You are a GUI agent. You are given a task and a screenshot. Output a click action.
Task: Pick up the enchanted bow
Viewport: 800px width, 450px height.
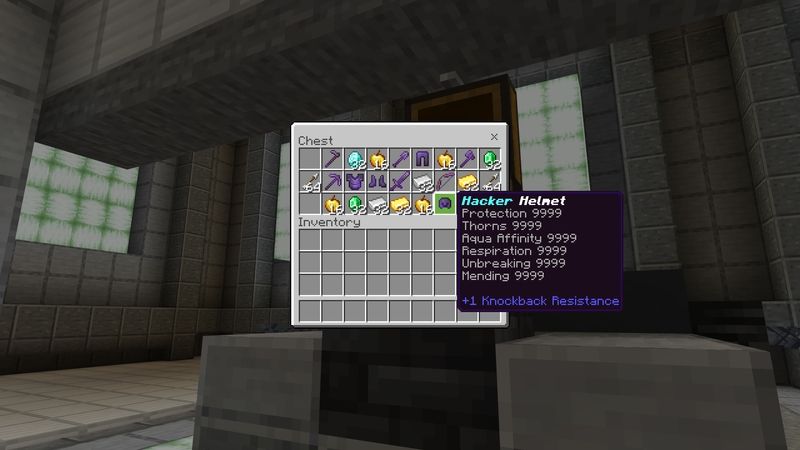coord(447,182)
